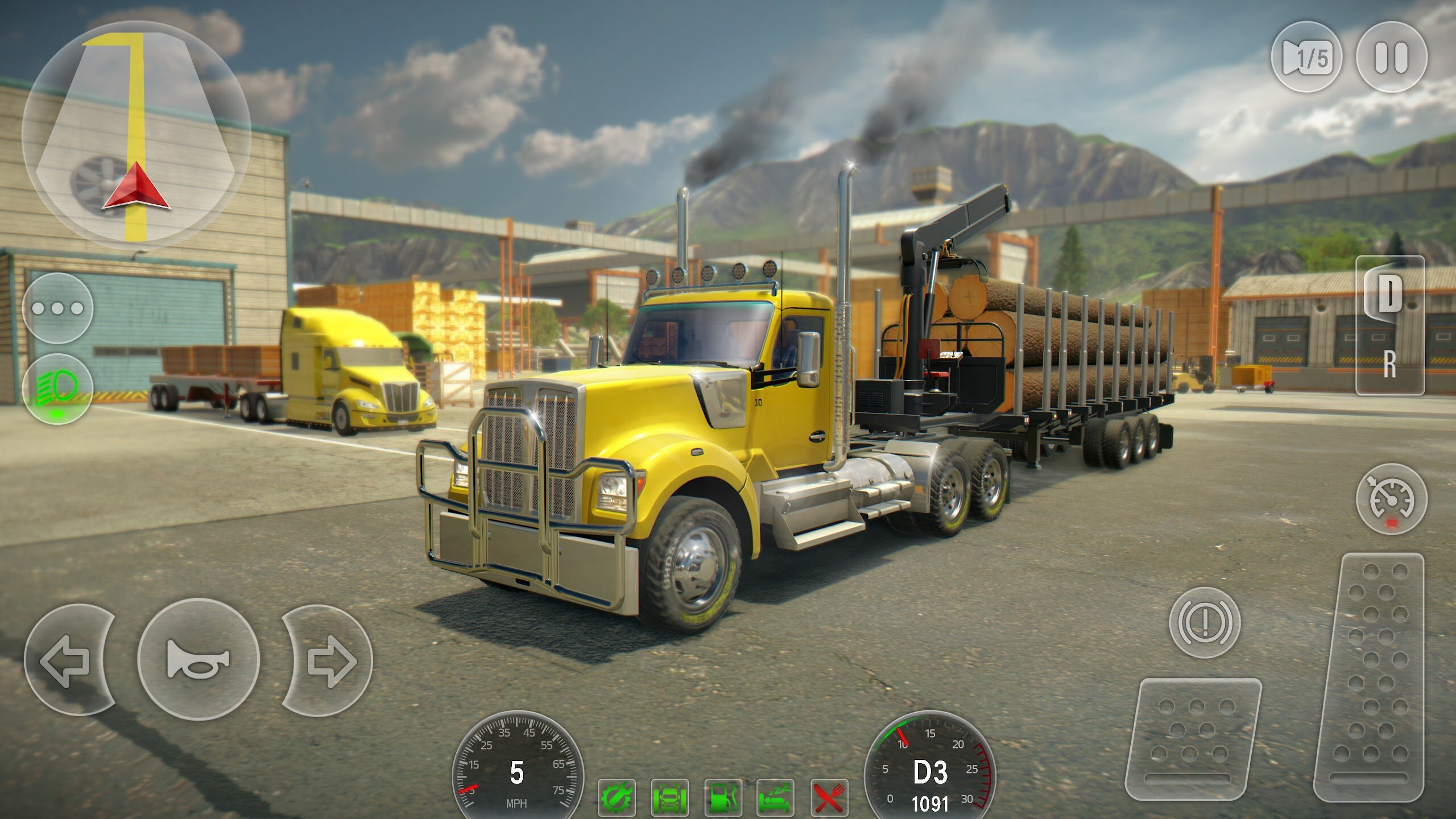Tap the green truck status icon

click(669, 797)
